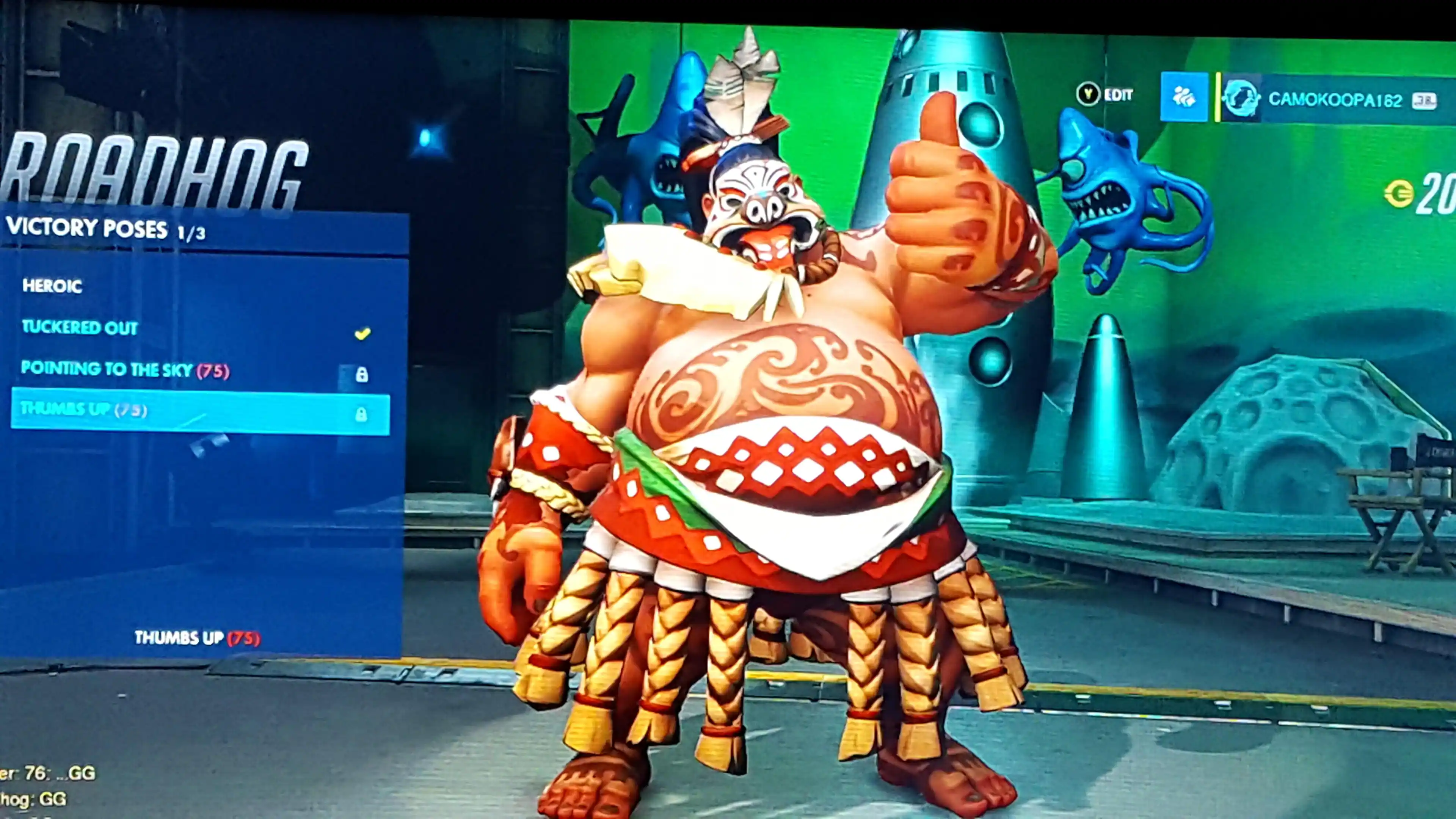
Task: Select the Pointing to the Sky pose
Action: click(x=124, y=370)
